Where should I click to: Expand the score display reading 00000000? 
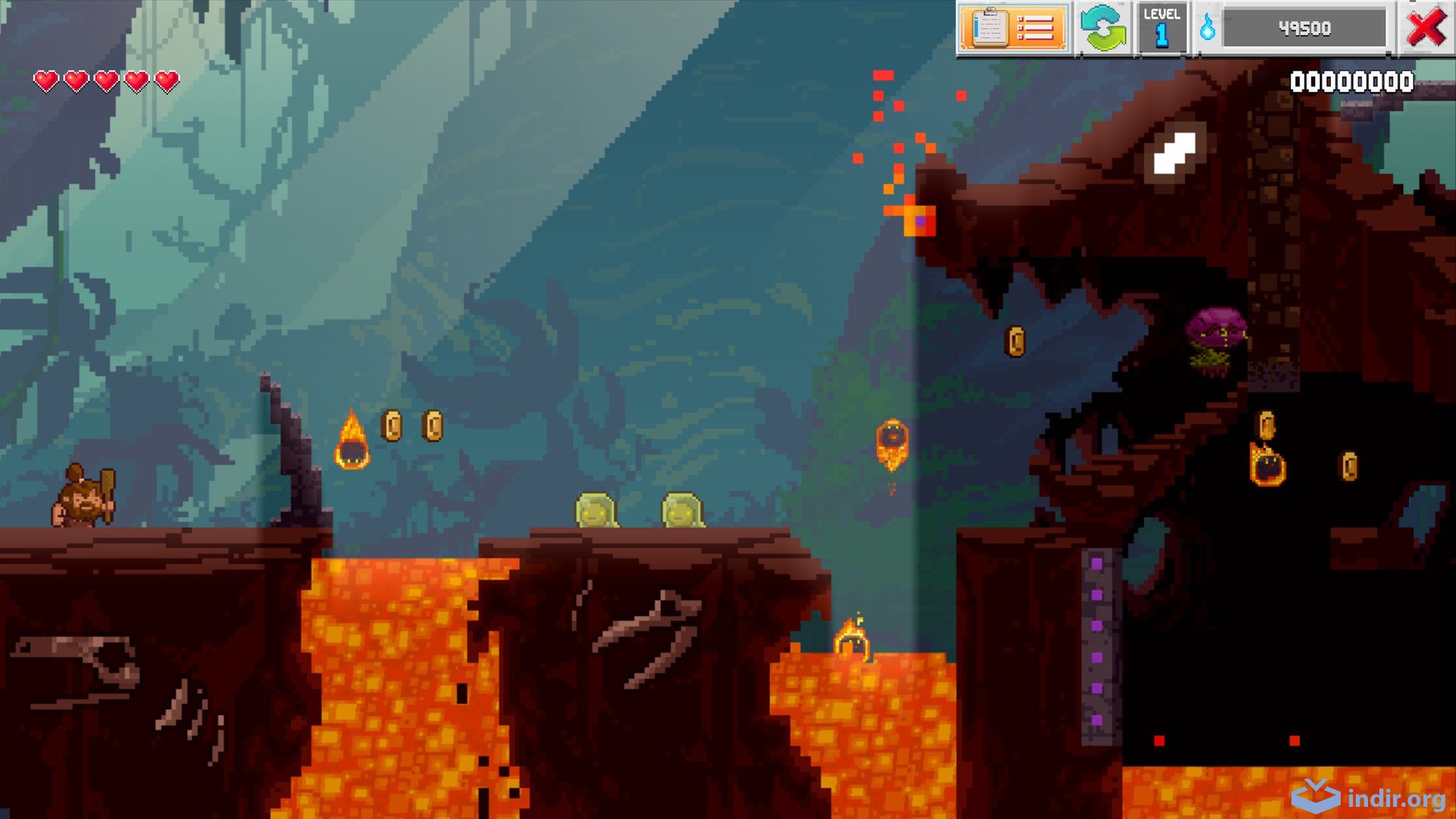[x=1352, y=80]
